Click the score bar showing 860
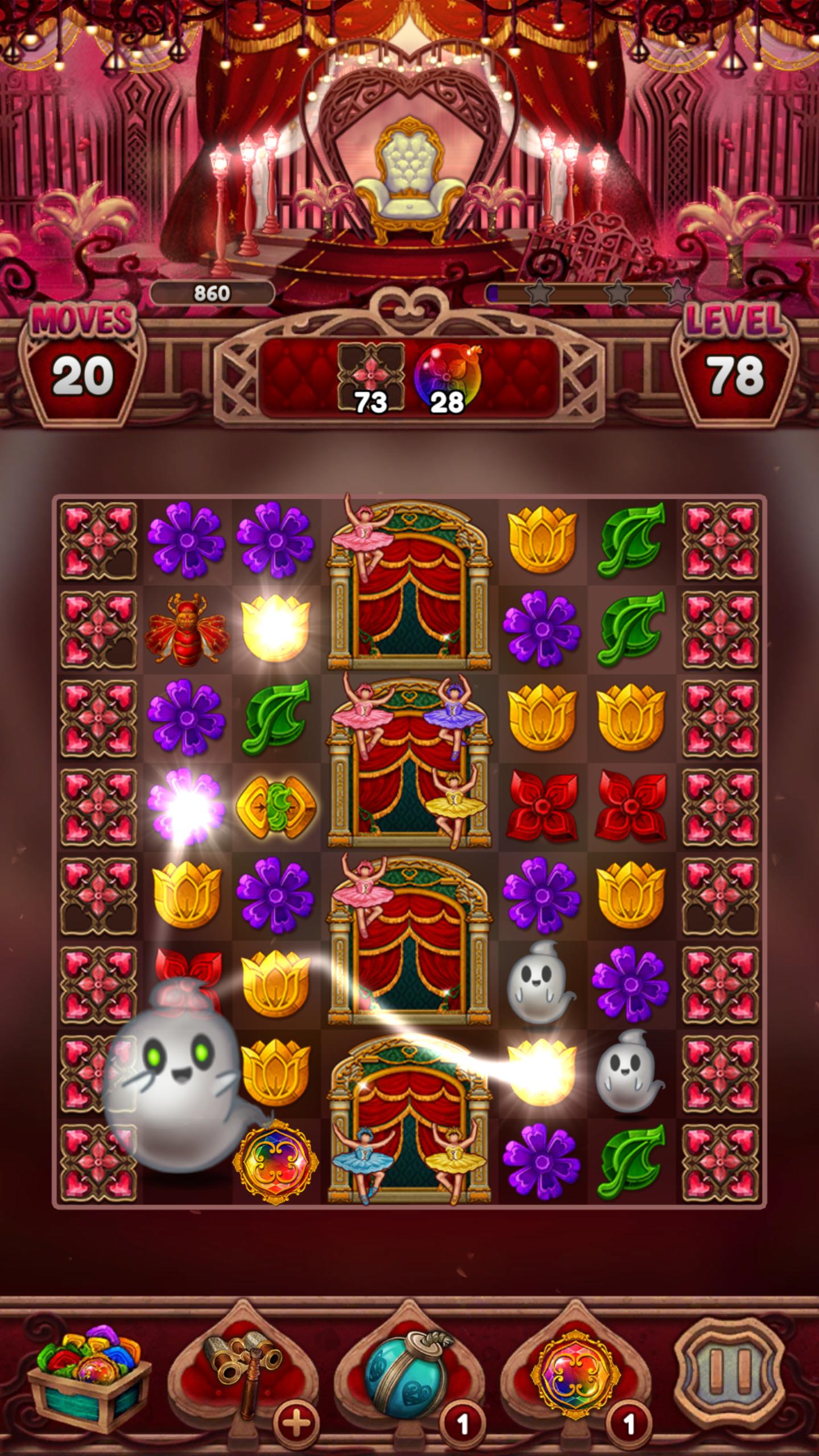 pyautogui.click(x=213, y=293)
